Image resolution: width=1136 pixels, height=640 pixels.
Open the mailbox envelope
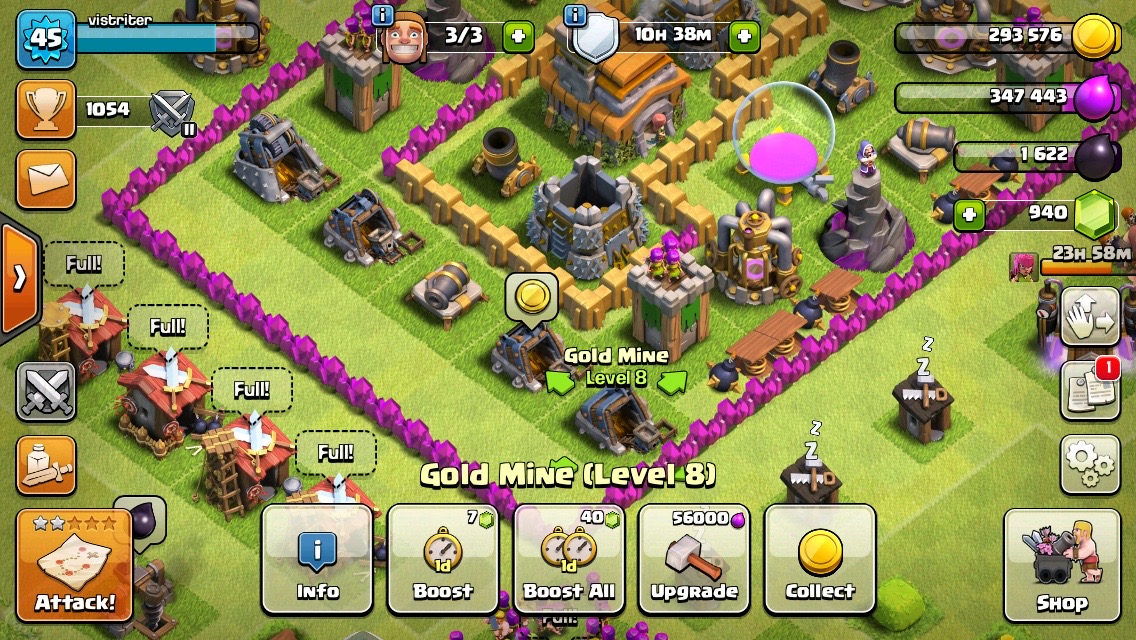click(x=46, y=180)
